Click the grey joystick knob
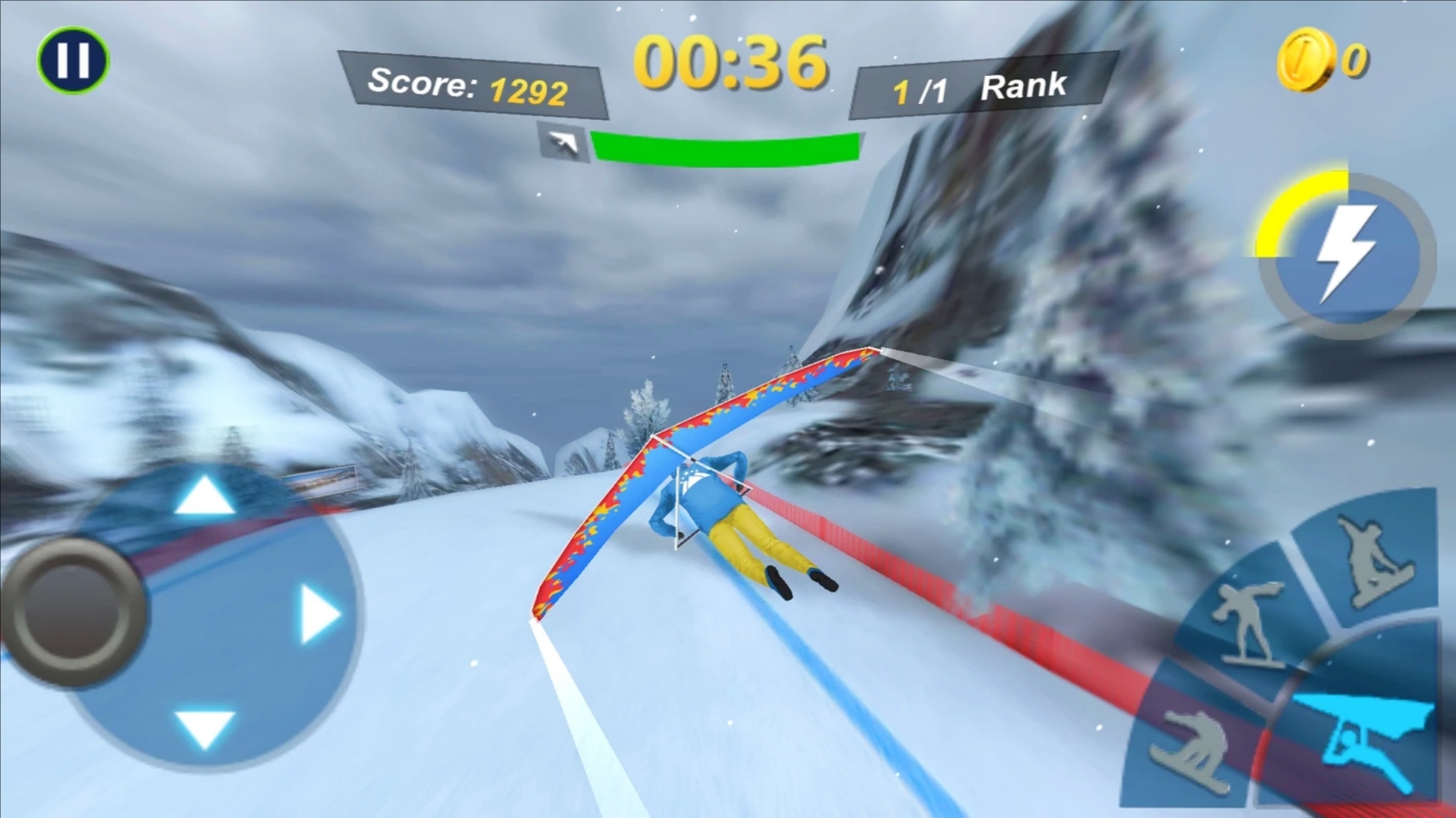The width and height of the screenshot is (1456, 818). [x=74, y=613]
